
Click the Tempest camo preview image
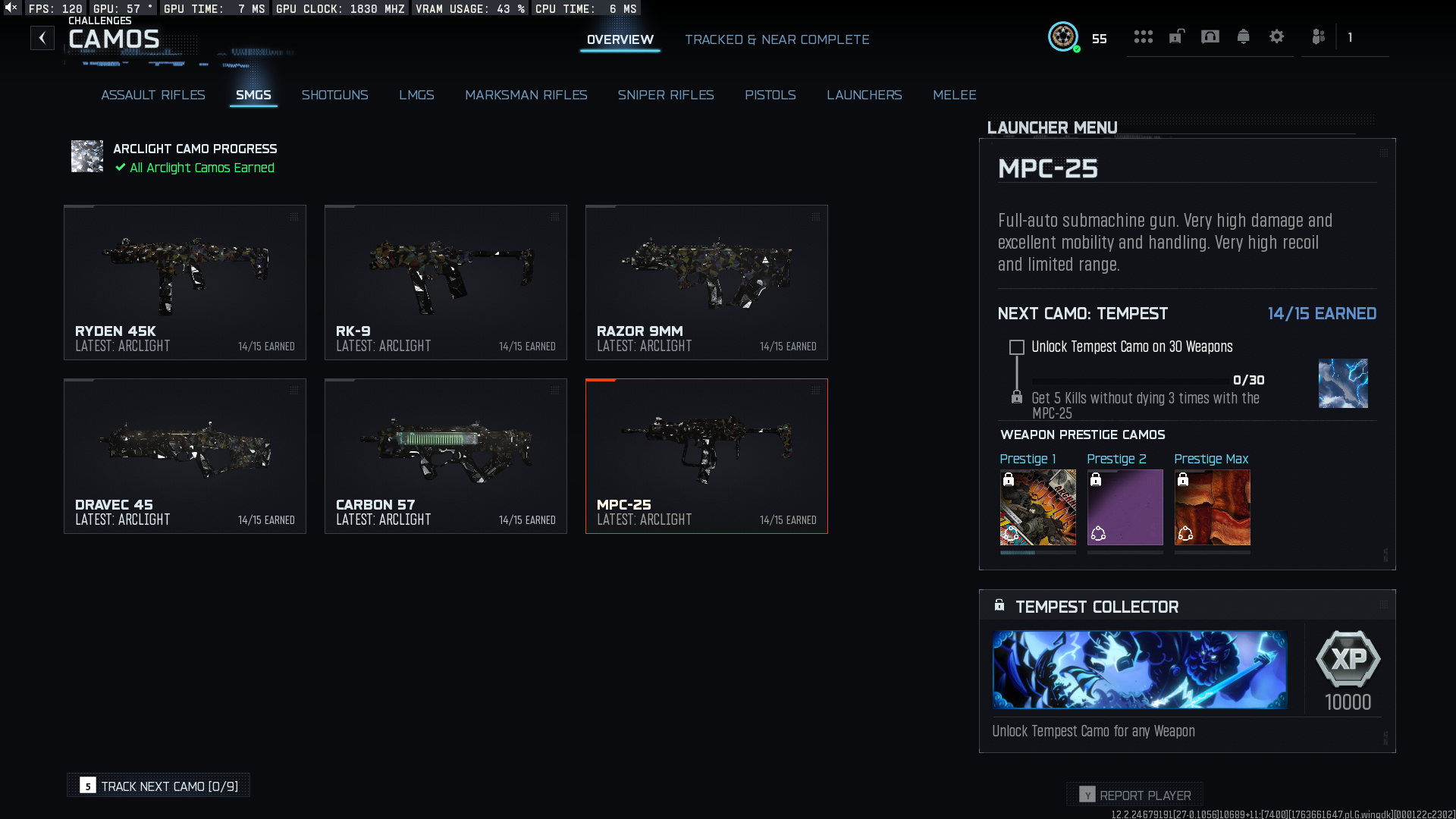pyautogui.click(x=1343, y=383)
